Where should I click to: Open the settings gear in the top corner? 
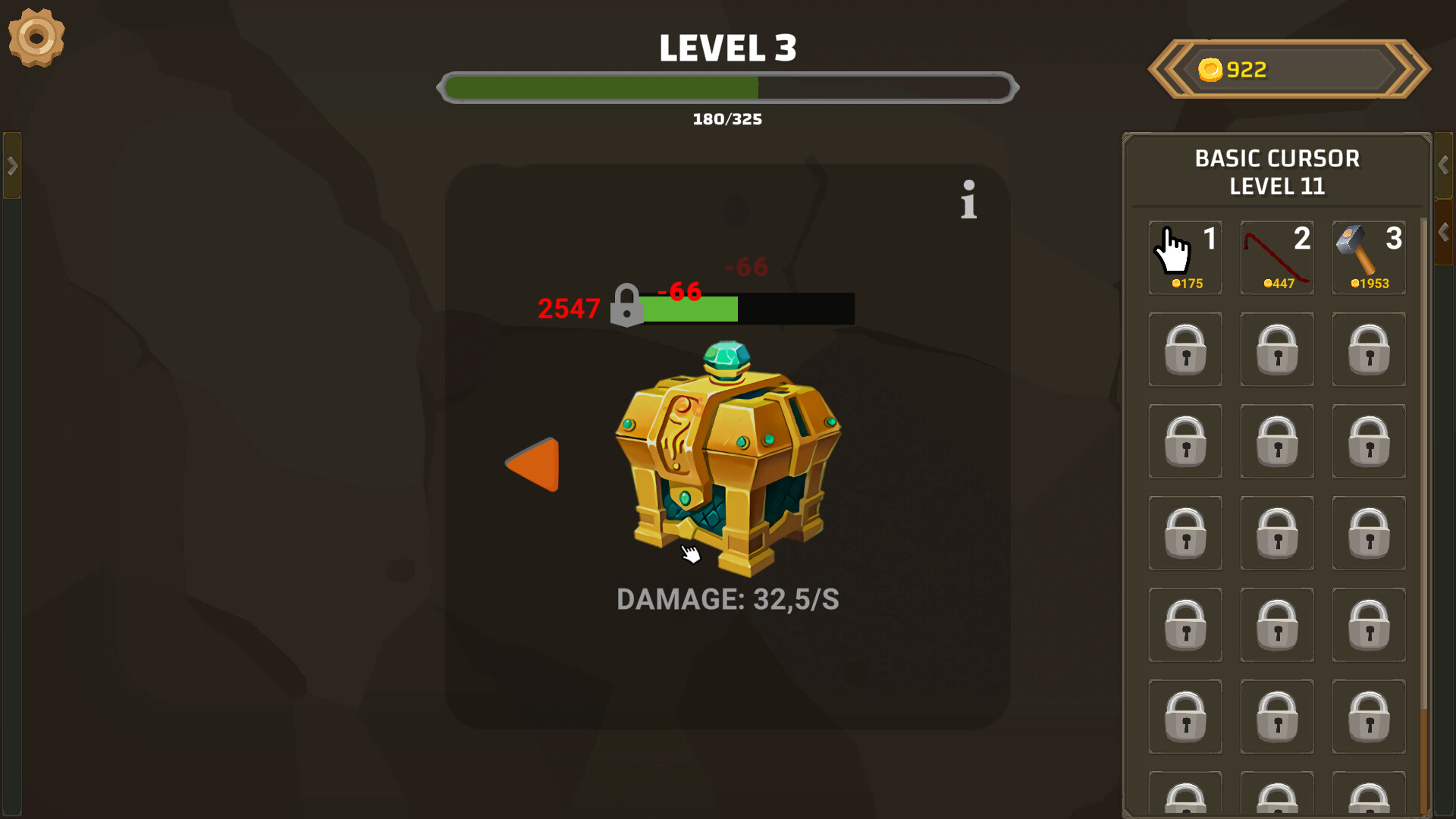point(36,38)
